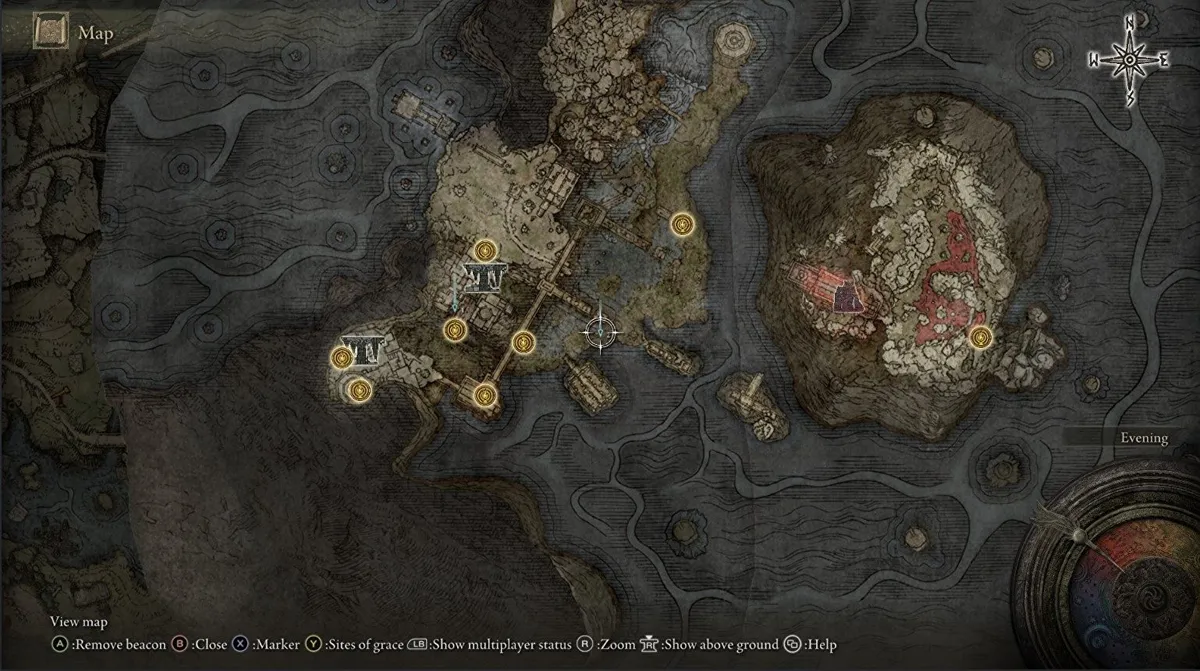
Task: Choose the site of grace at the bridge's southern end
Action: (485, 394)
